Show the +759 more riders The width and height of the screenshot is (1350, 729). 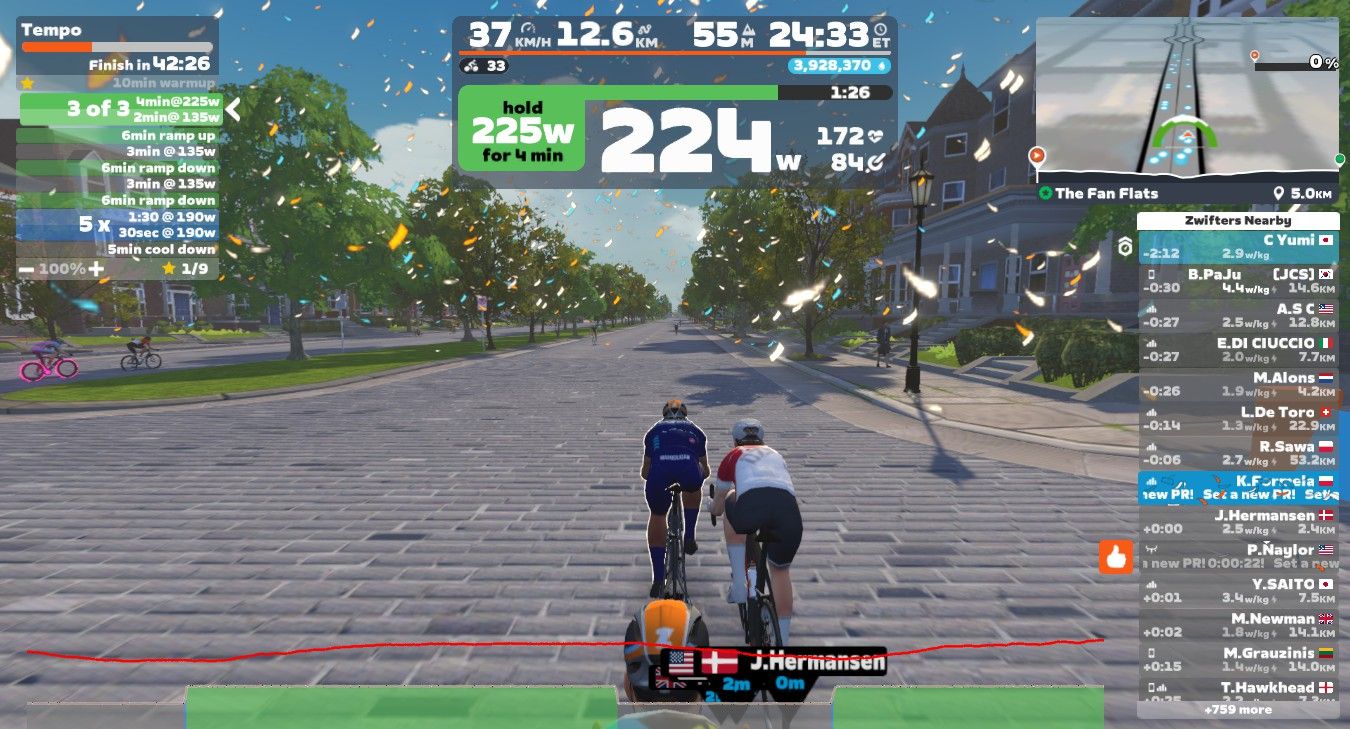(1238, 710)
